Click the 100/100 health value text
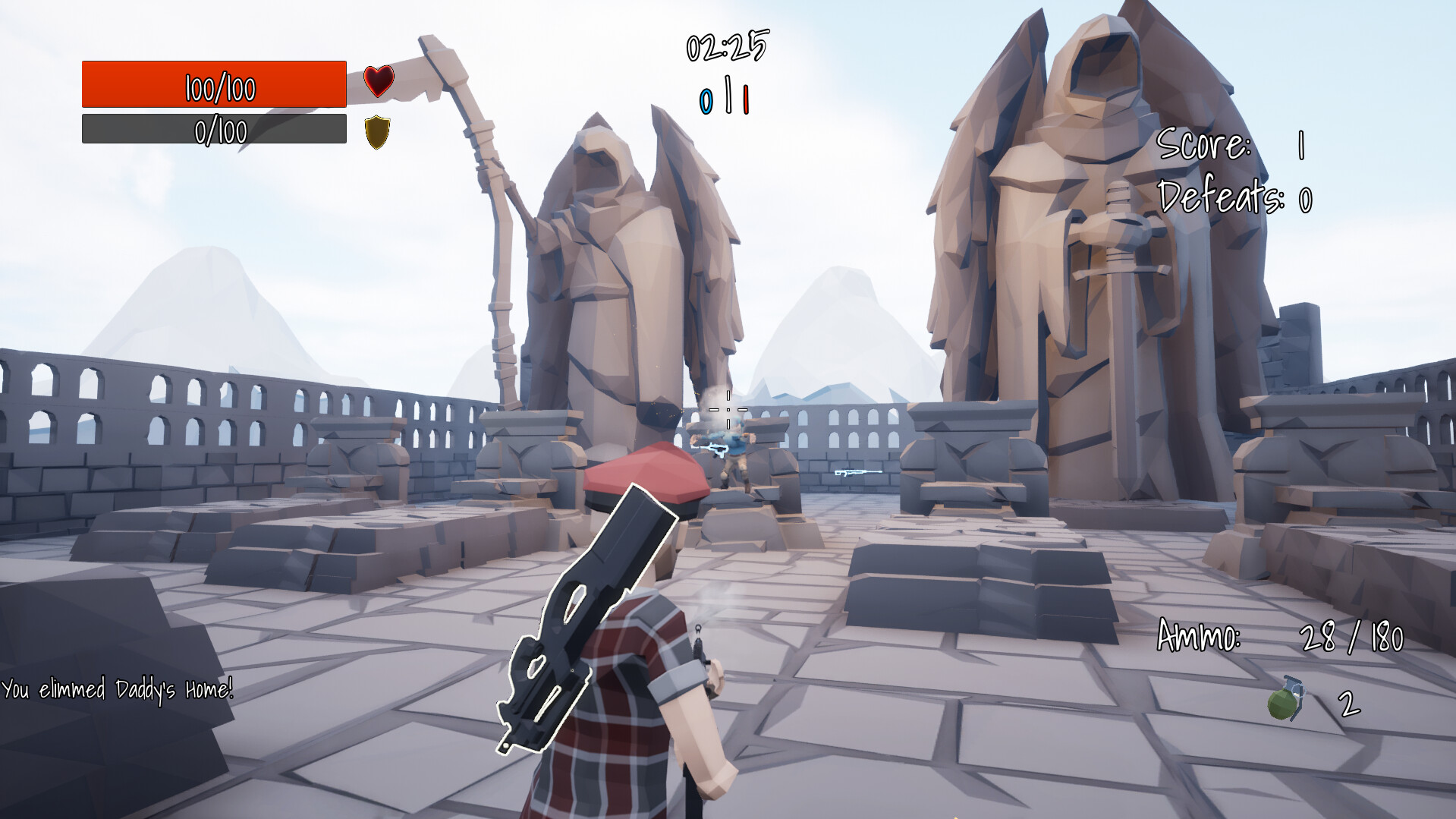This screenshot has height=819, width=1456. click(220, 85)
